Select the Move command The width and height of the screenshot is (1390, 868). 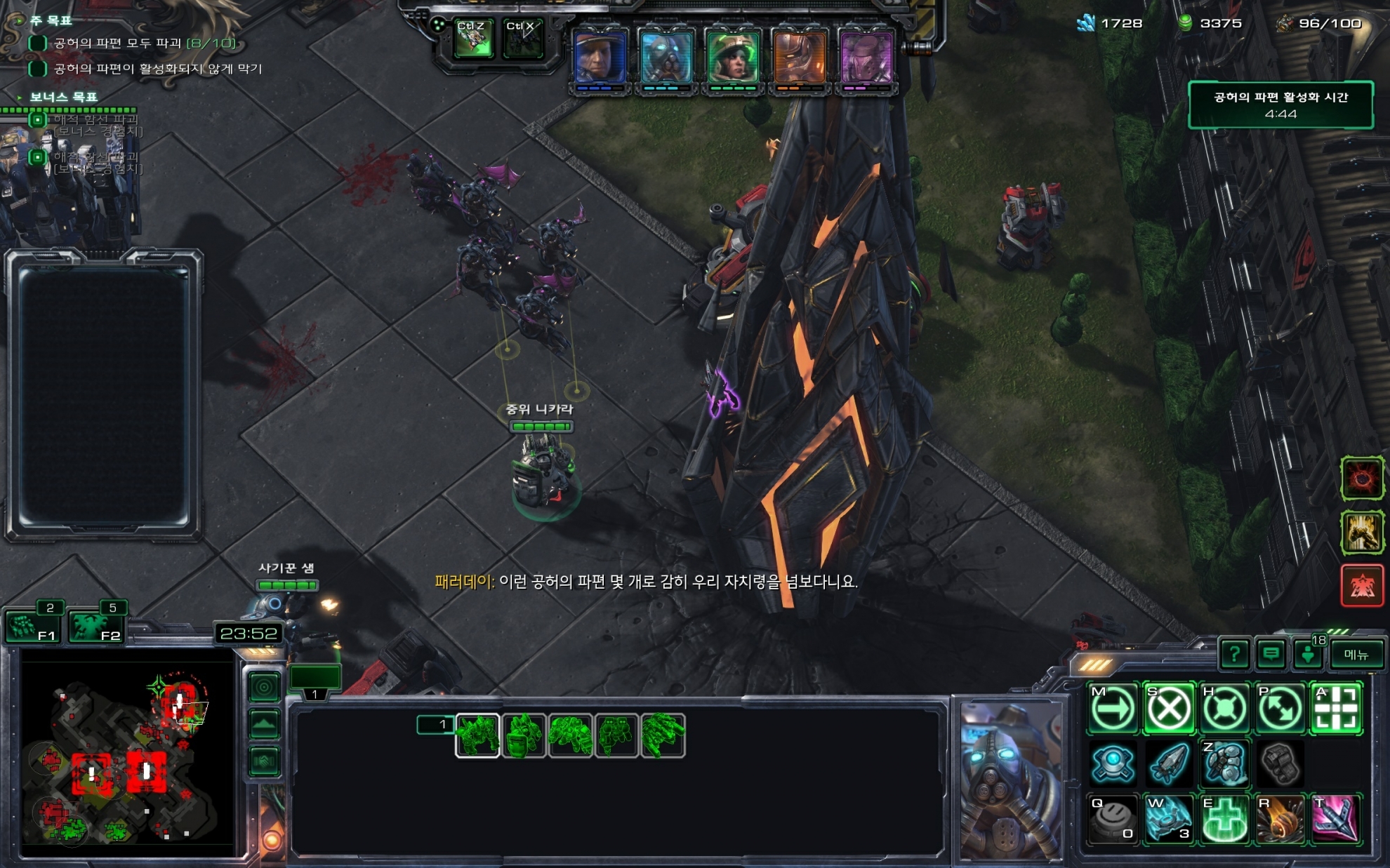1113,709
